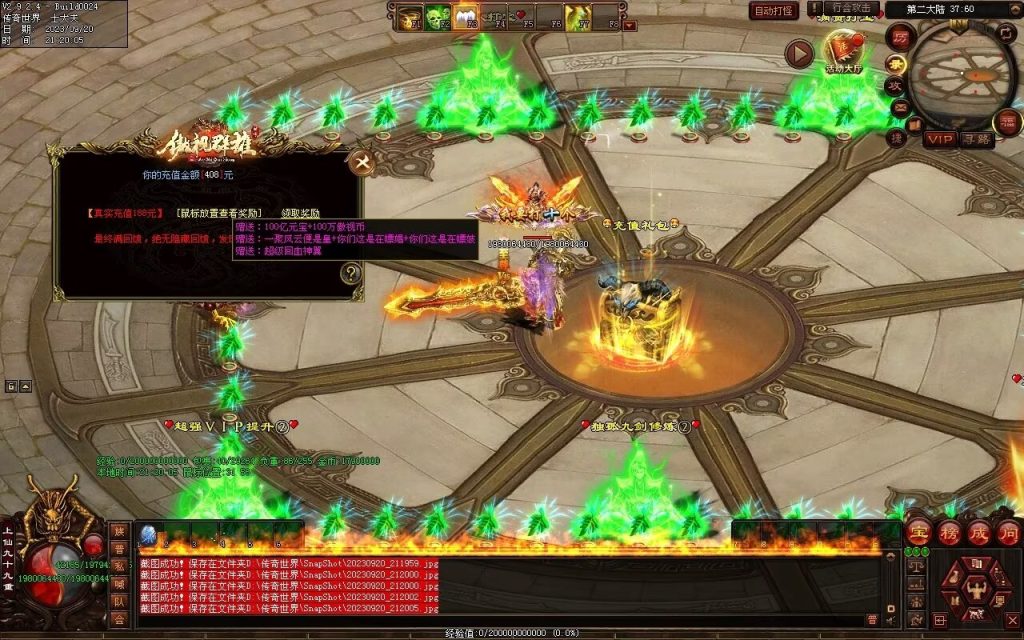The height and width of the screenshot is (640, 1024).
Task: Open the VIP panel
Action: pos(939,139)
